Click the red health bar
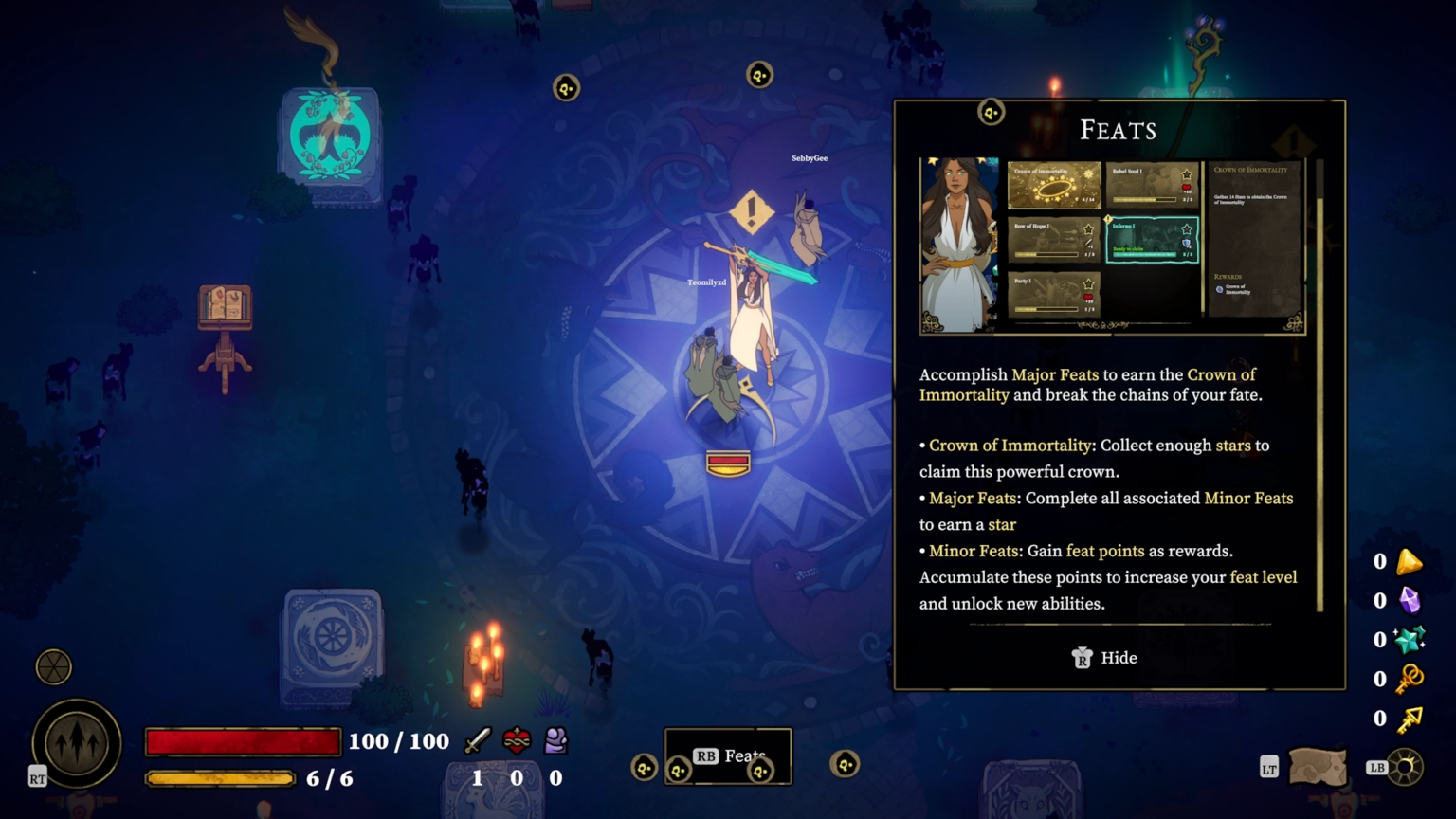Viewport: 1456px width, 819px height. coord(242,741)
